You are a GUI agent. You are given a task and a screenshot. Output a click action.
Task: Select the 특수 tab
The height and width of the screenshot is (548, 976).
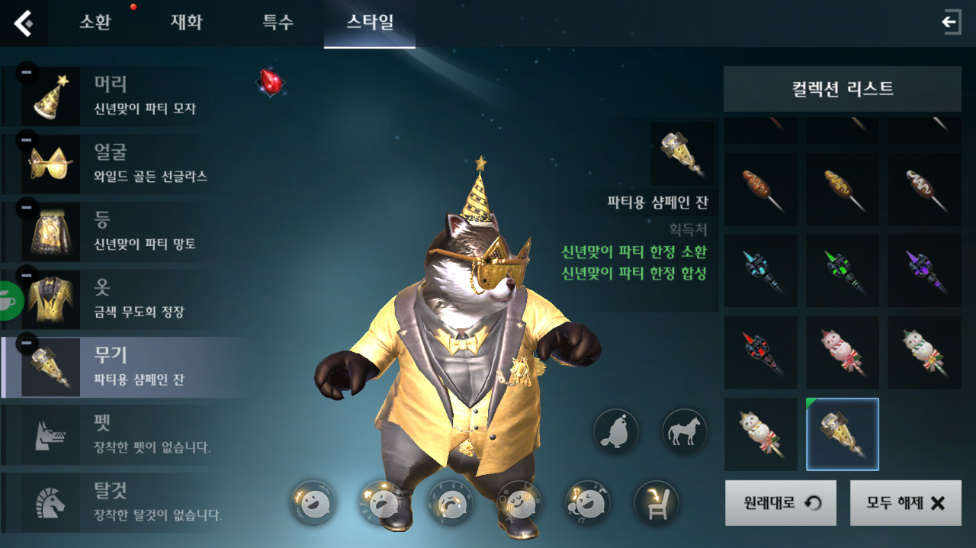[x=278, y=23]
